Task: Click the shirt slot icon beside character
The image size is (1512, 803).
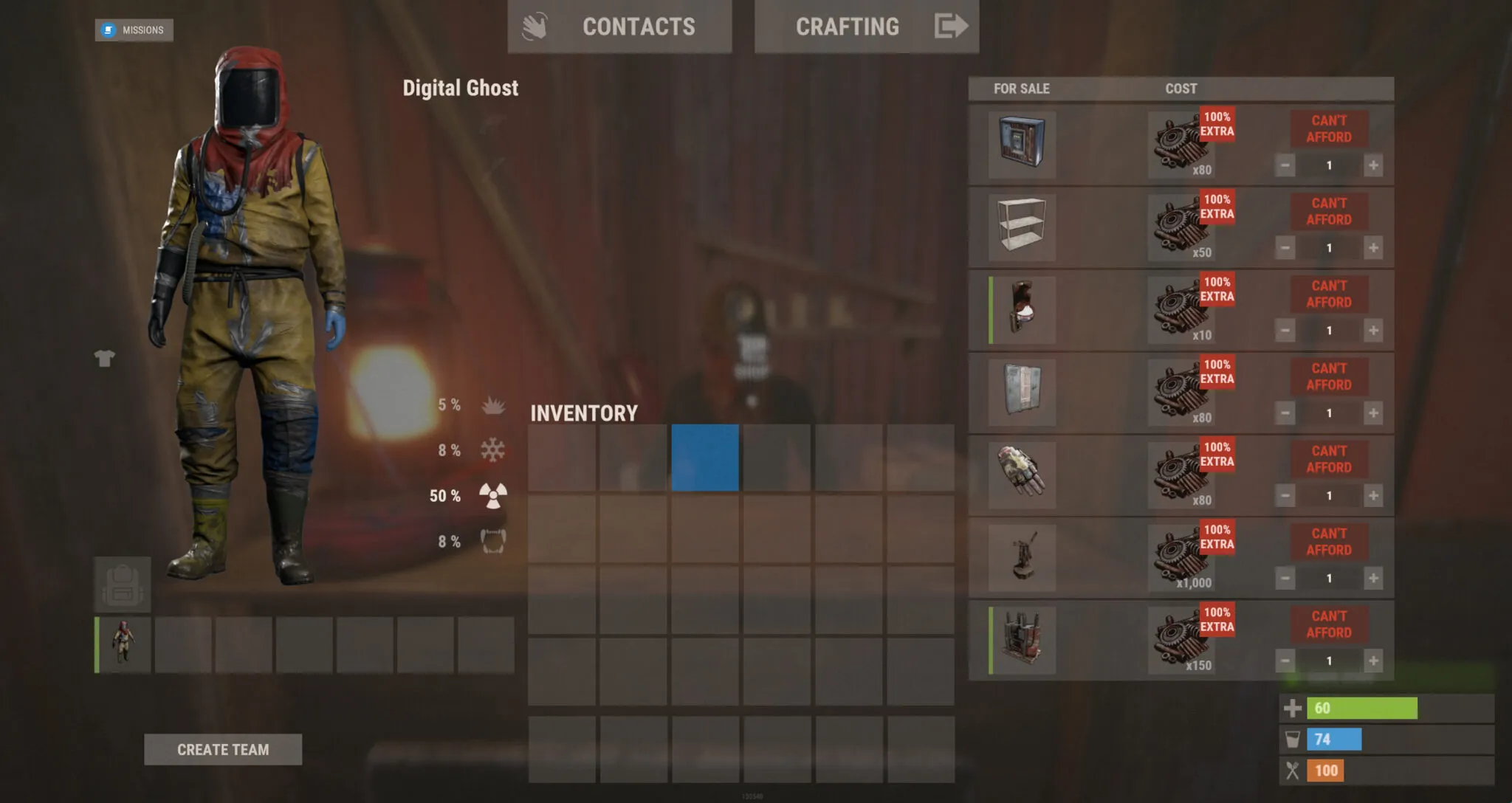Action: (106, 357)
